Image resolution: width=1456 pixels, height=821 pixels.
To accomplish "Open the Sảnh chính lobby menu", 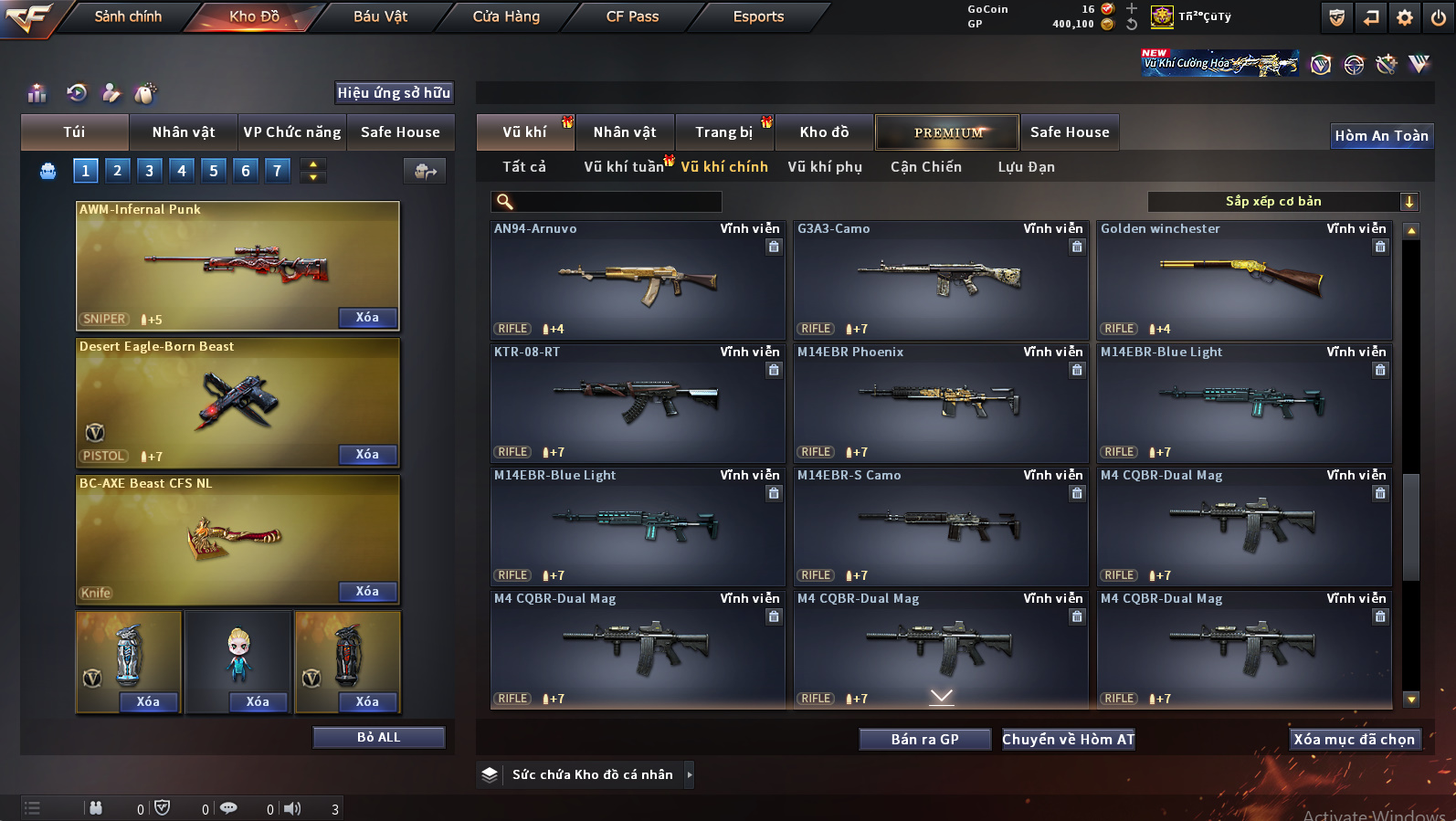I will 128,16.
